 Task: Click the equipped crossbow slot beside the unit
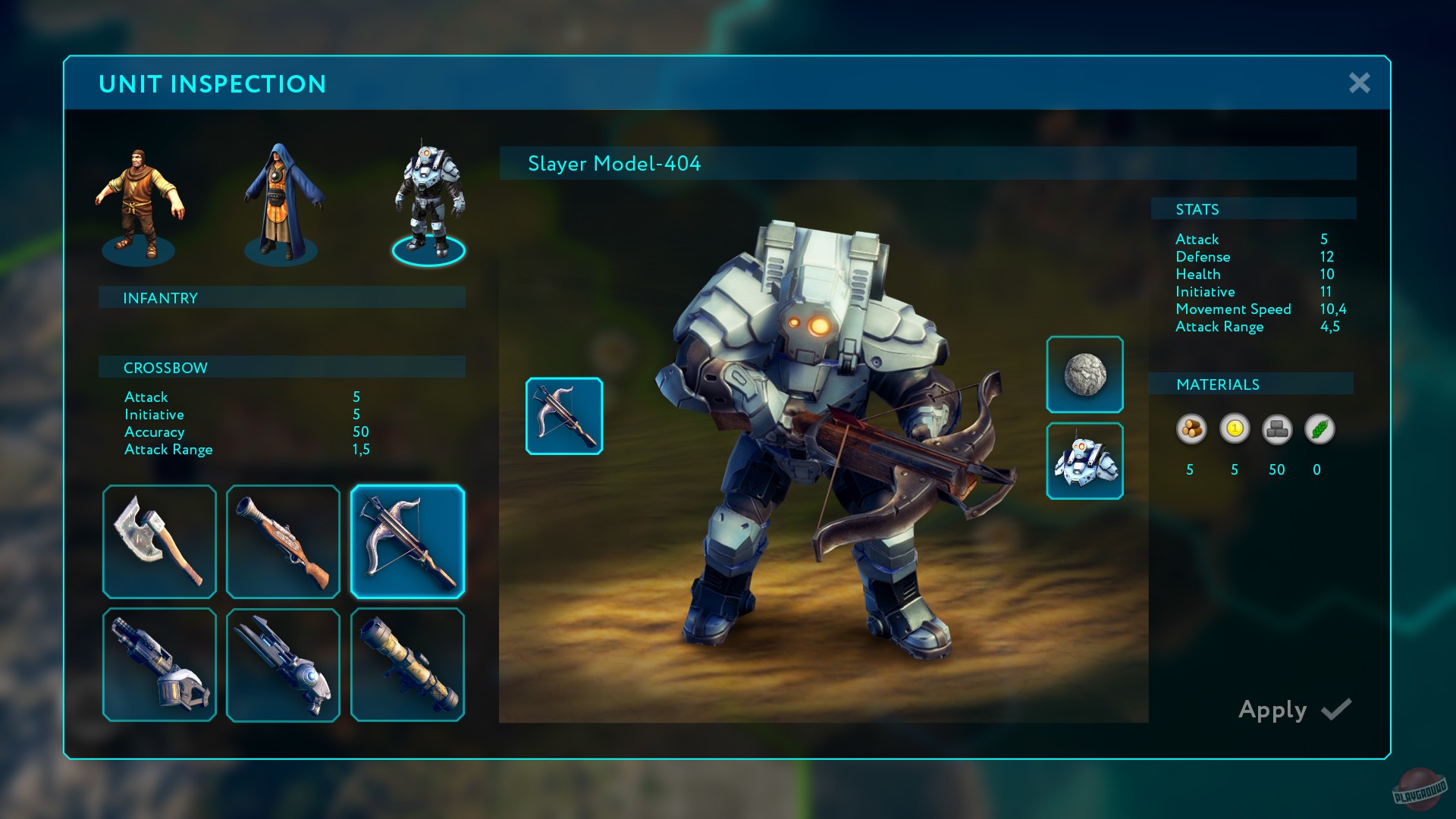coord(564,416)
